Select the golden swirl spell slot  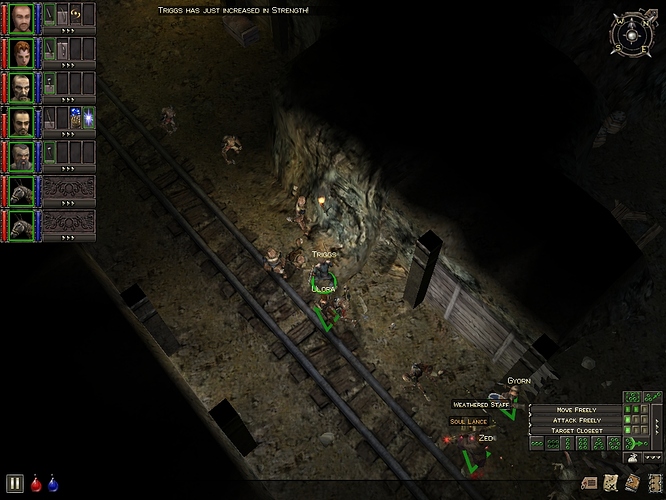[76, 13]
